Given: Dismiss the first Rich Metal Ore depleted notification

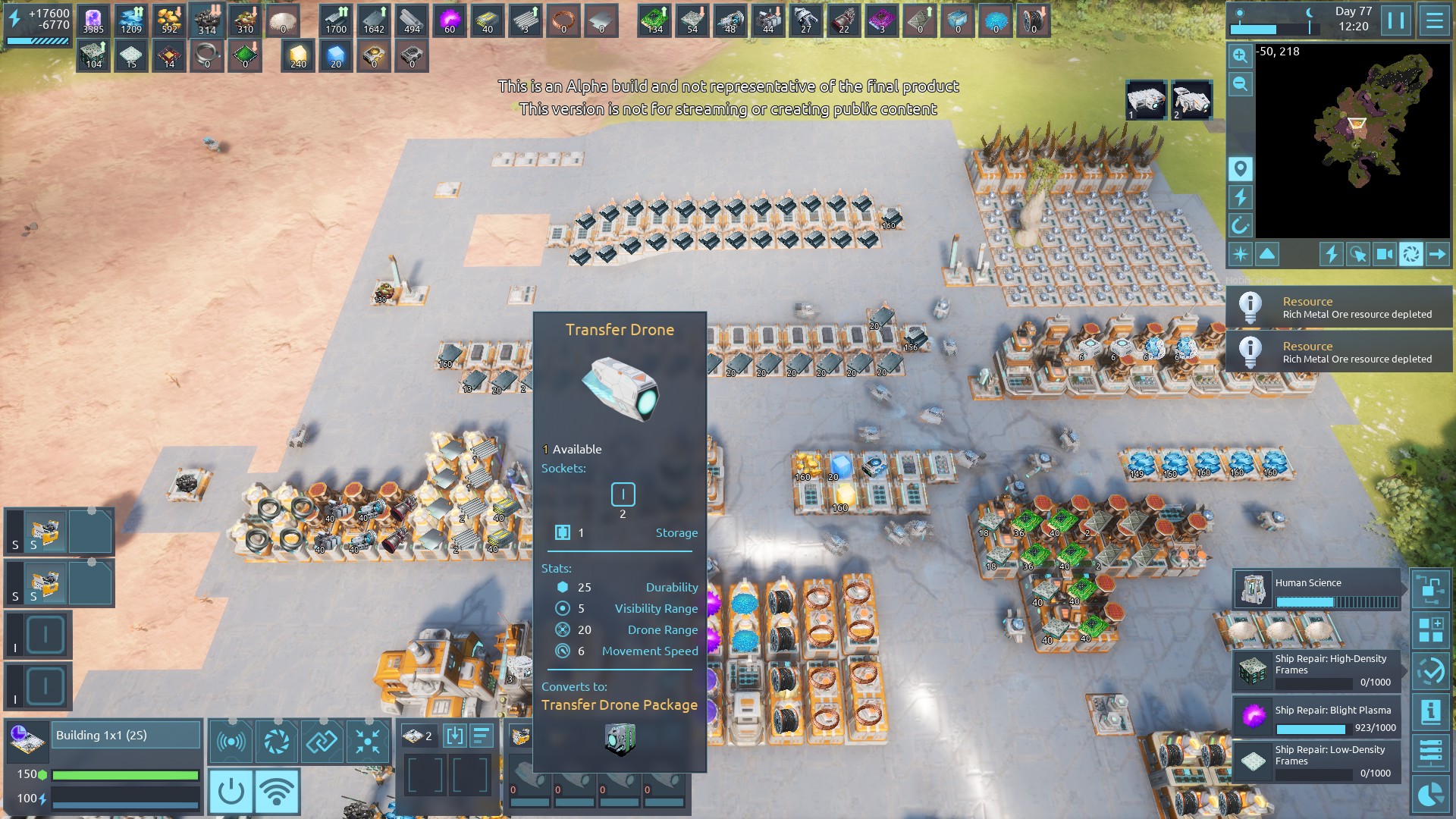Looking at the screenshot, I should pyautogui.click(x=1339, y=307).
